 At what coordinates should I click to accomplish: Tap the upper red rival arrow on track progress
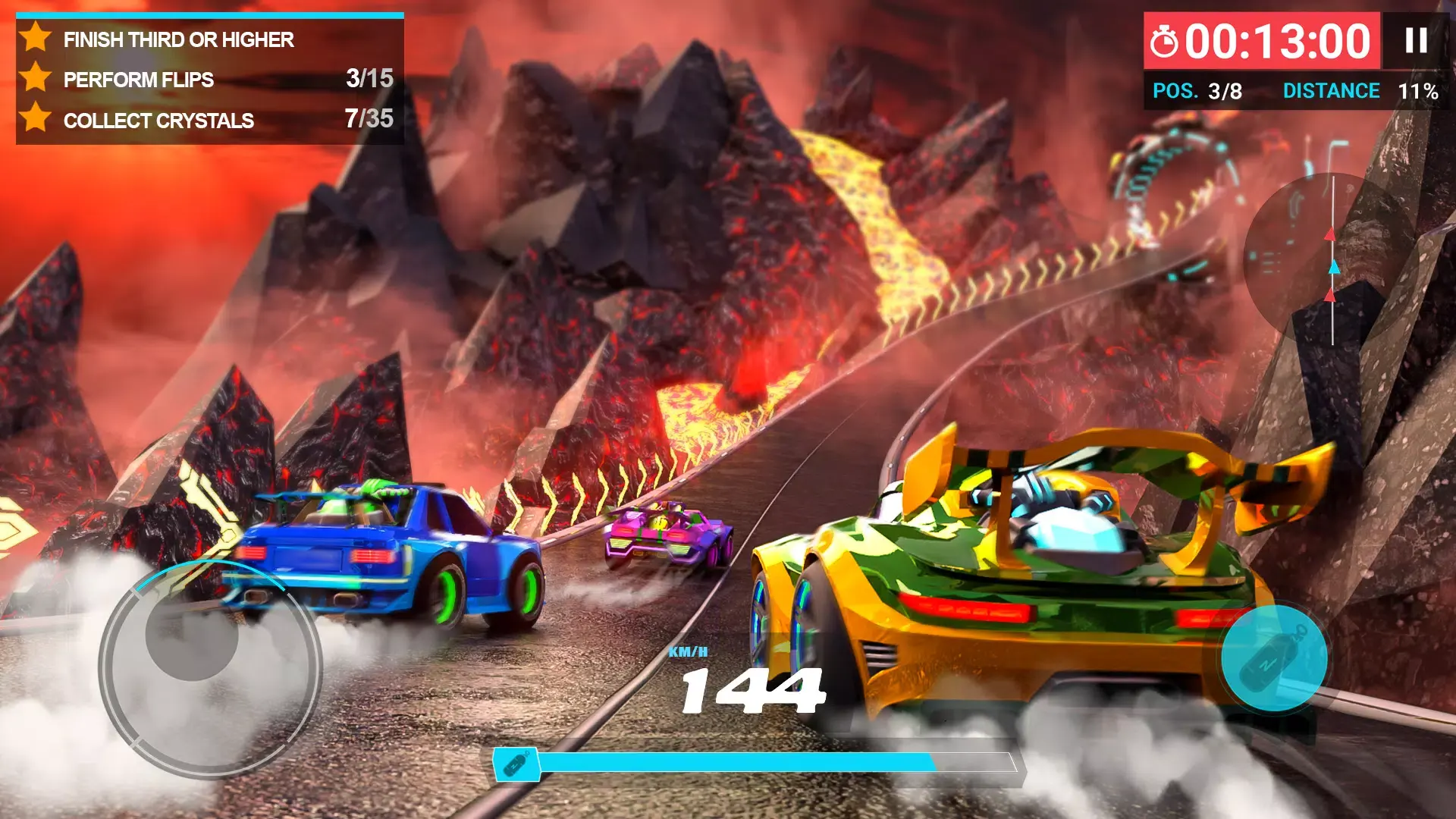(1332, 233)
